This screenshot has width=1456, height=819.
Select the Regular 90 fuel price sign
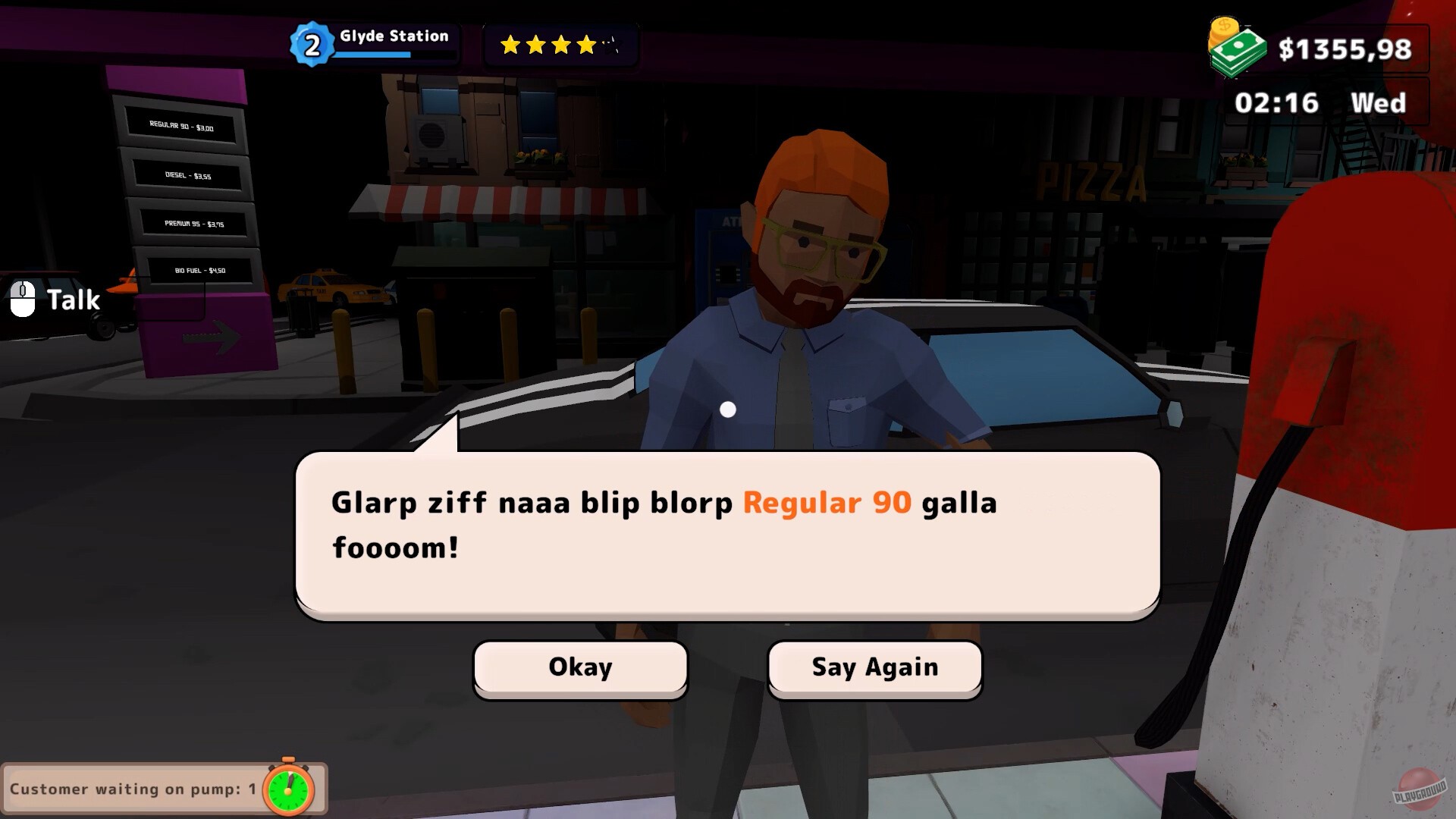coord(182,127)
